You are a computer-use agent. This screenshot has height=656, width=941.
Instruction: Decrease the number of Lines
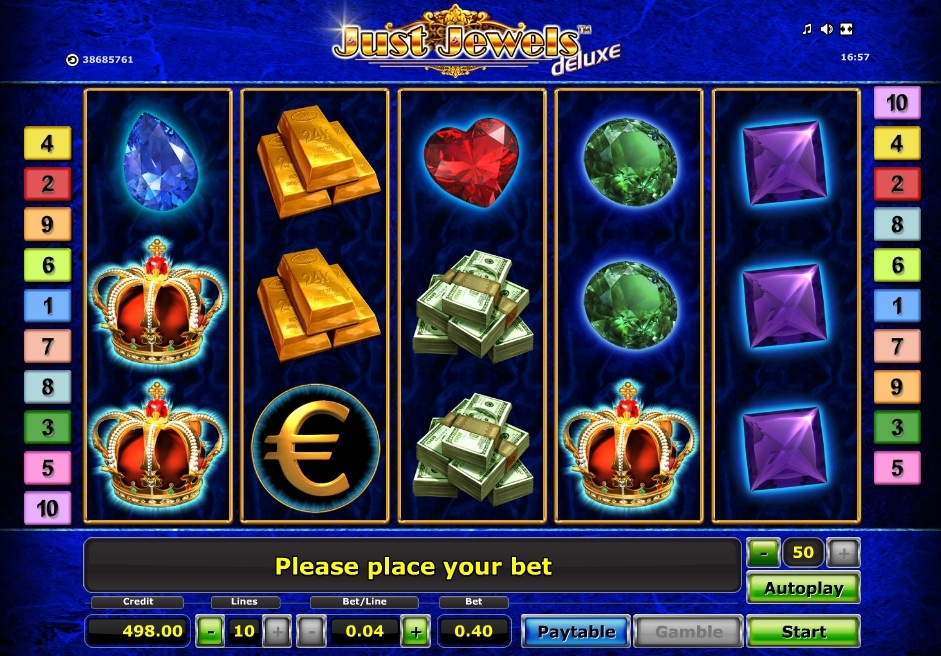point(210,631)
